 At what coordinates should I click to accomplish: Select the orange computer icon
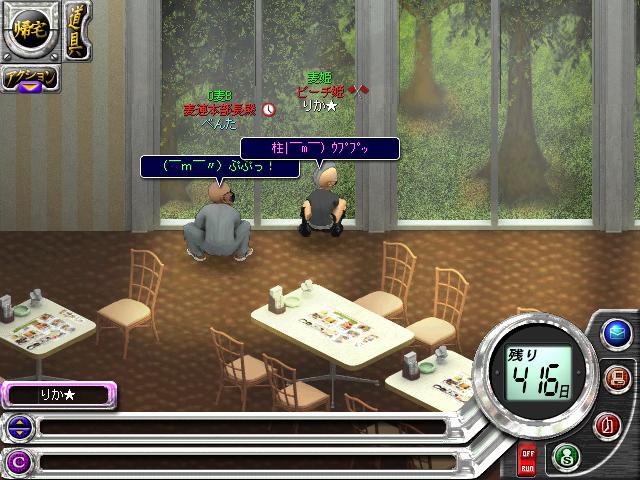pyautogui.click(x=616, y=379)
